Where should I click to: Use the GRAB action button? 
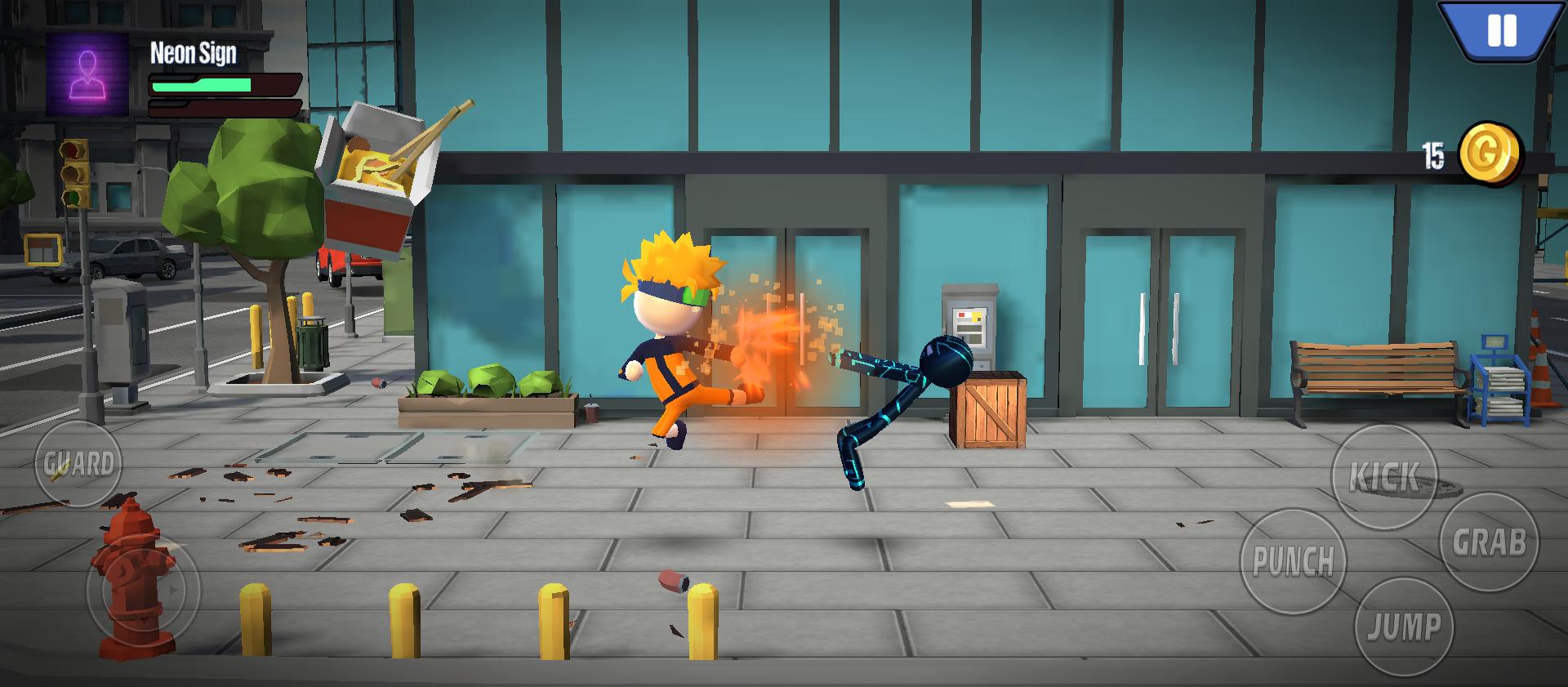[1489, 542]
